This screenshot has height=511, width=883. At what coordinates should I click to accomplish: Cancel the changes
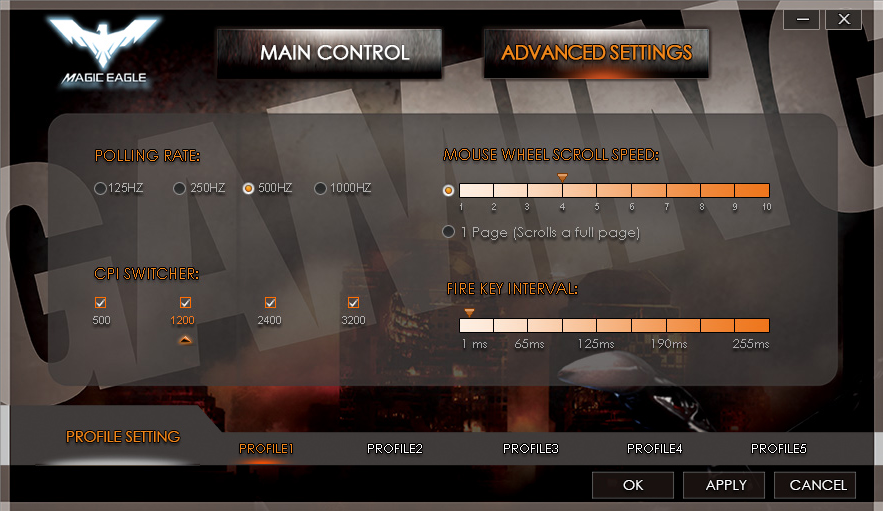818,485
